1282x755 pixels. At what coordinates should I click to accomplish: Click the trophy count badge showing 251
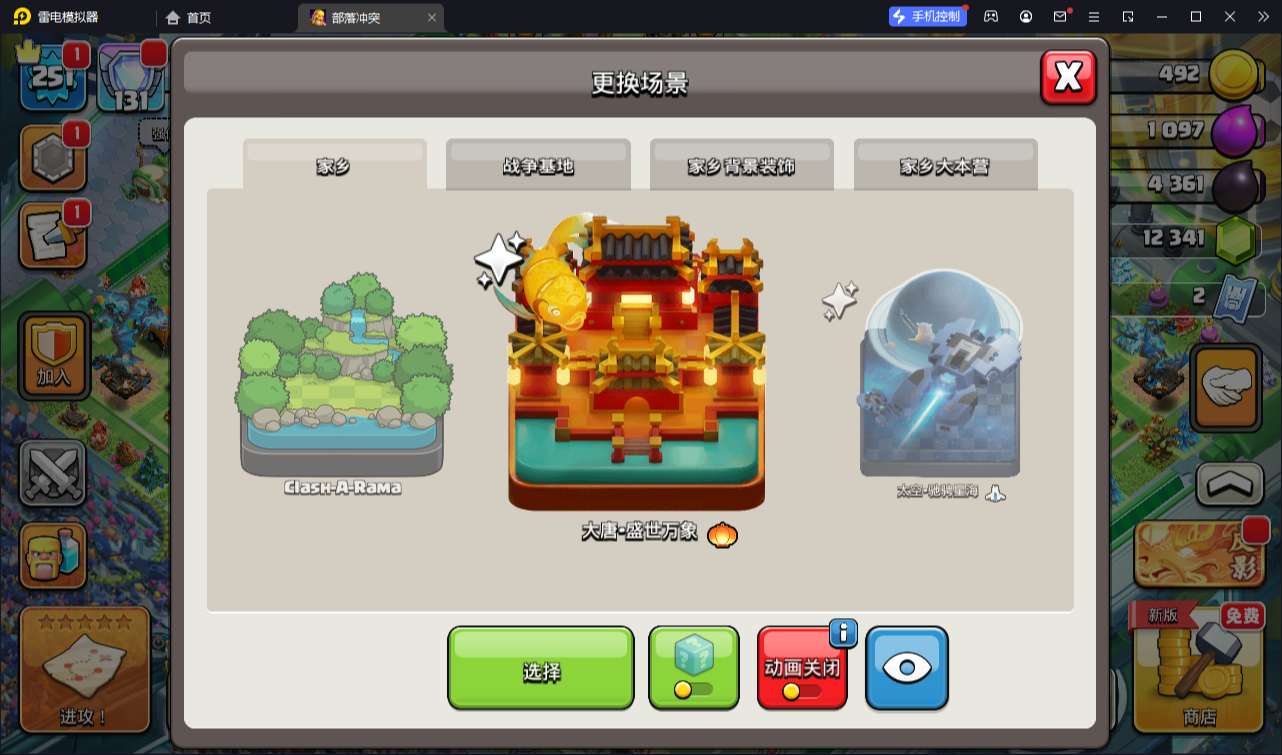pyautogui.click(x=53, y=75)
